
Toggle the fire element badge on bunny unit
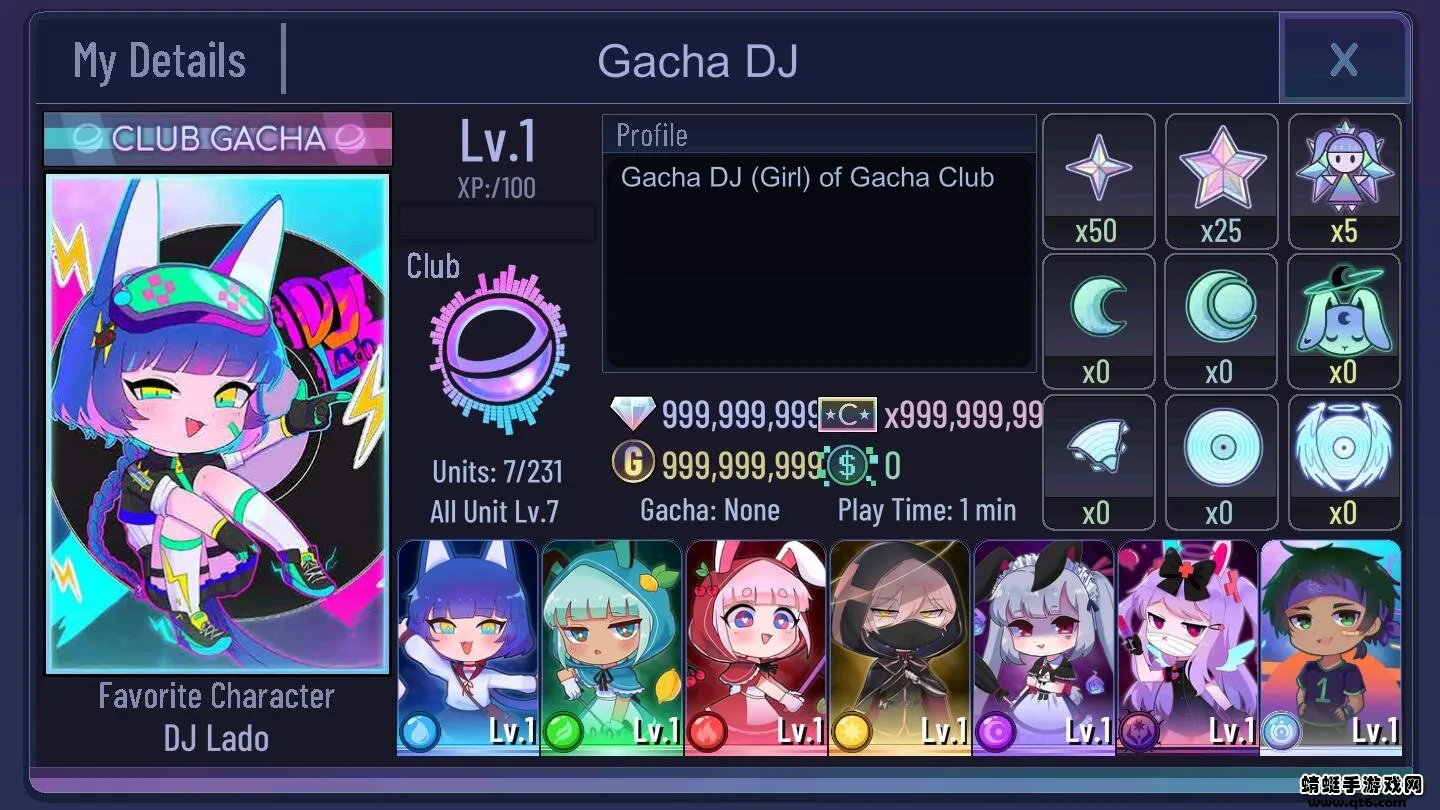coord(706,731)
